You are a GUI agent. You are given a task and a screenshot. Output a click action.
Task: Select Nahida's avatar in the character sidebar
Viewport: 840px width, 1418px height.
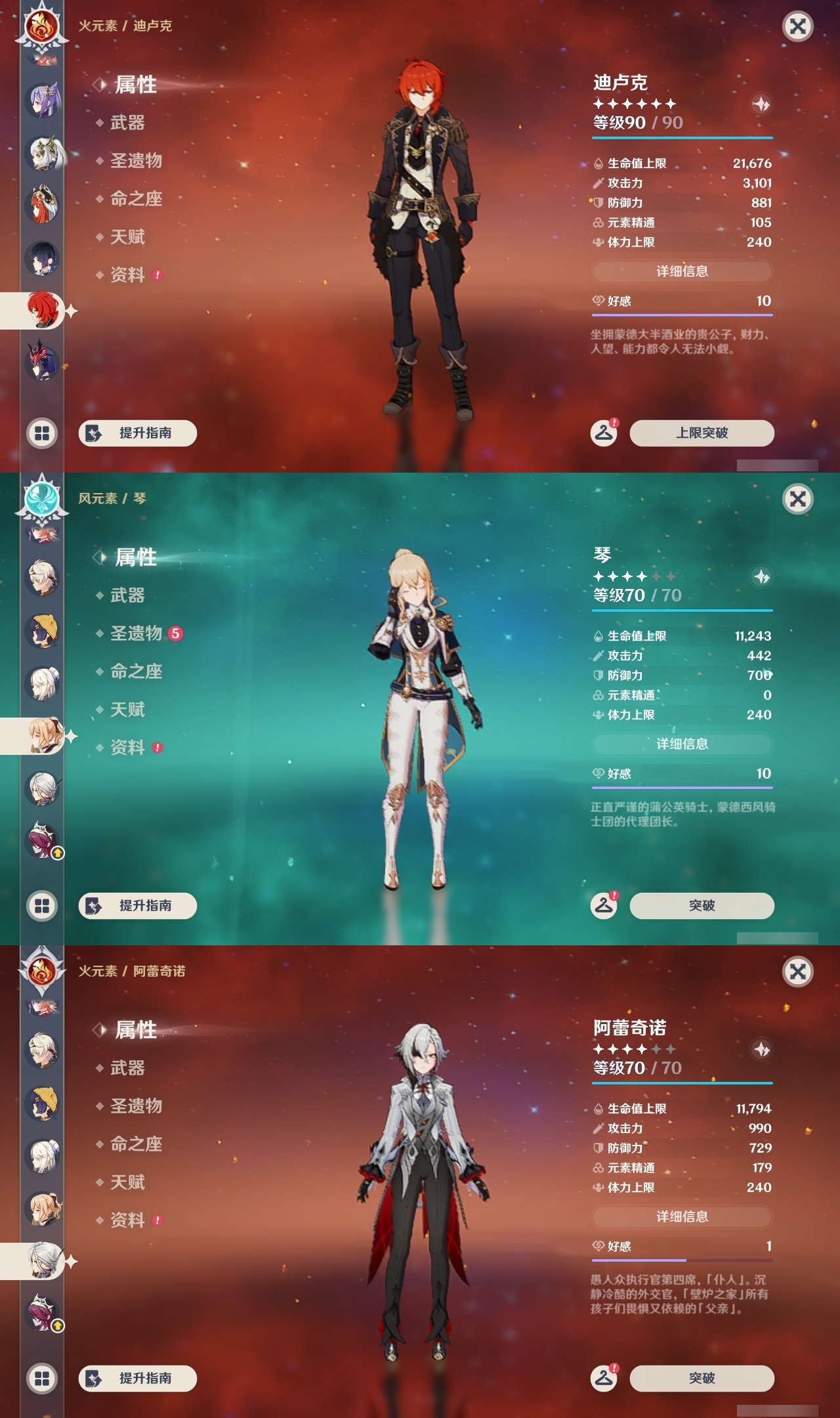click(41, 153)
